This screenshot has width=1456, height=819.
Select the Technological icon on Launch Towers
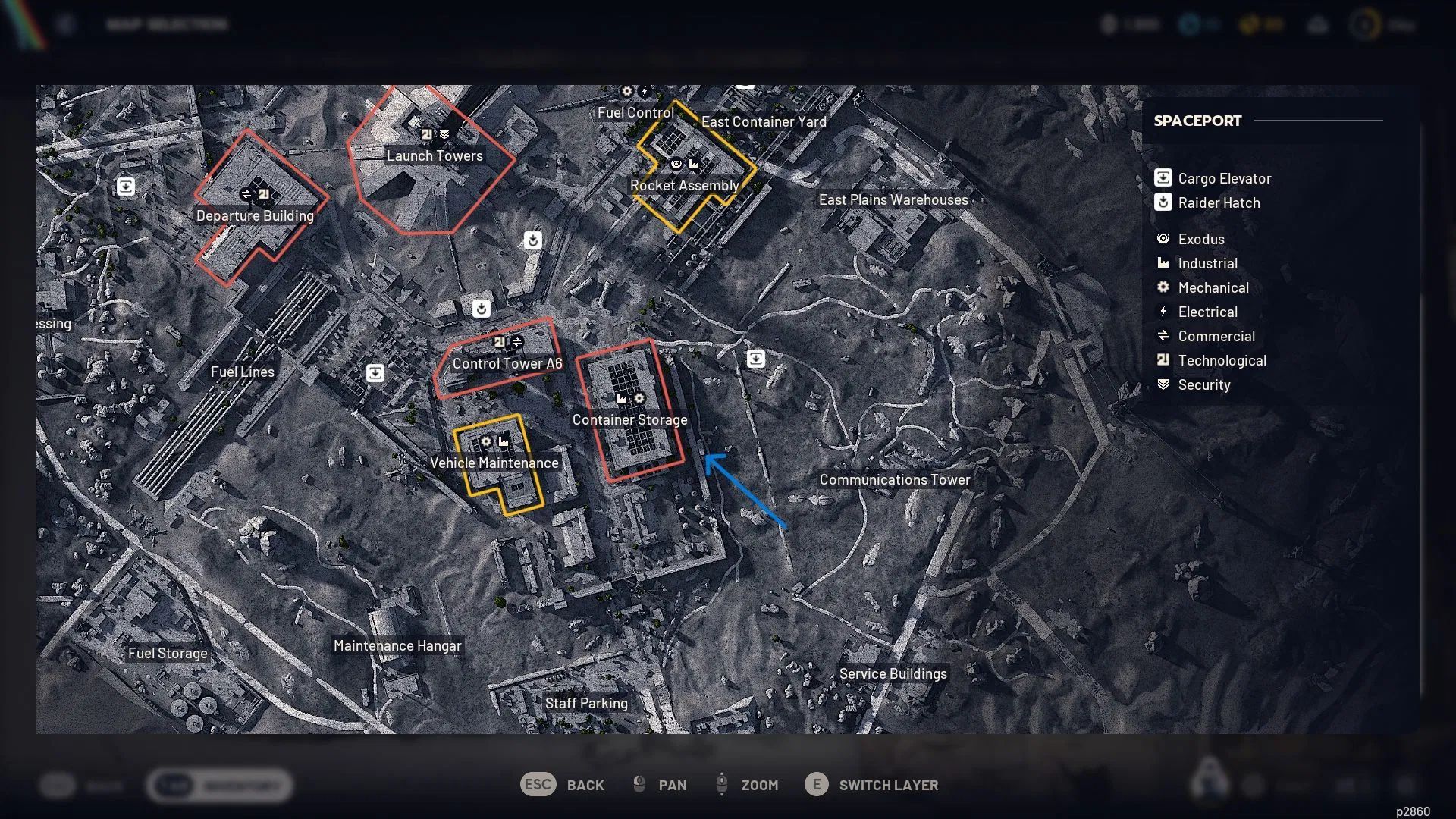[427, 133]
